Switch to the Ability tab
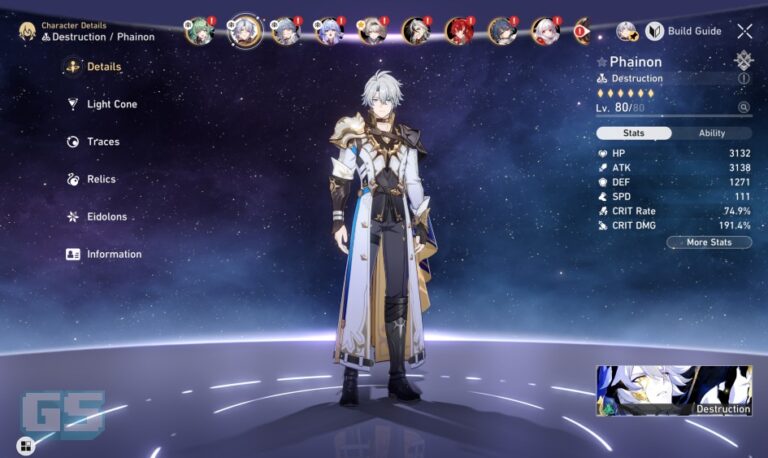Viewport: 768px width, 458px height. (712, 133)
